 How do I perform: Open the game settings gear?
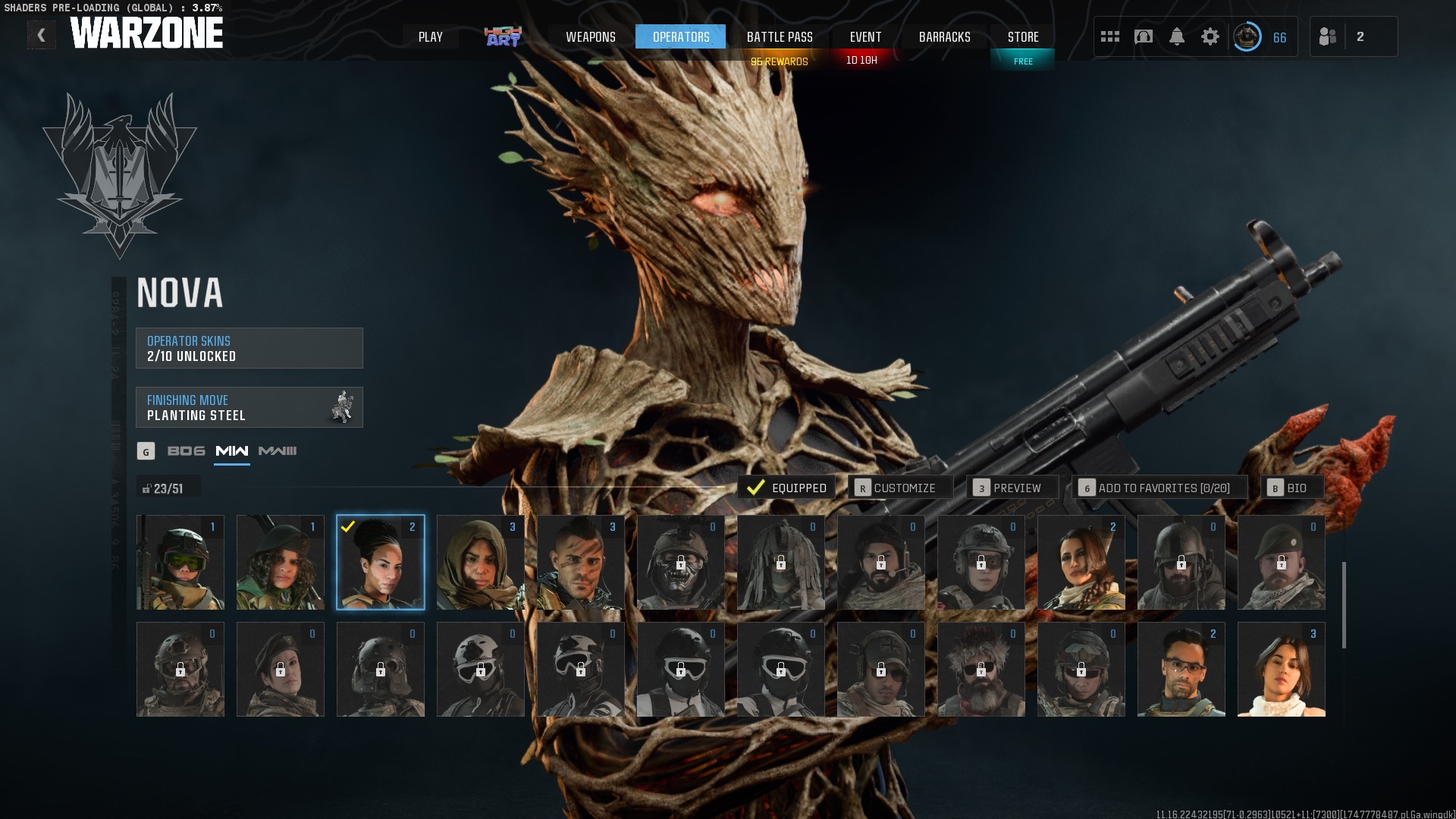(x=1211, y=36)
